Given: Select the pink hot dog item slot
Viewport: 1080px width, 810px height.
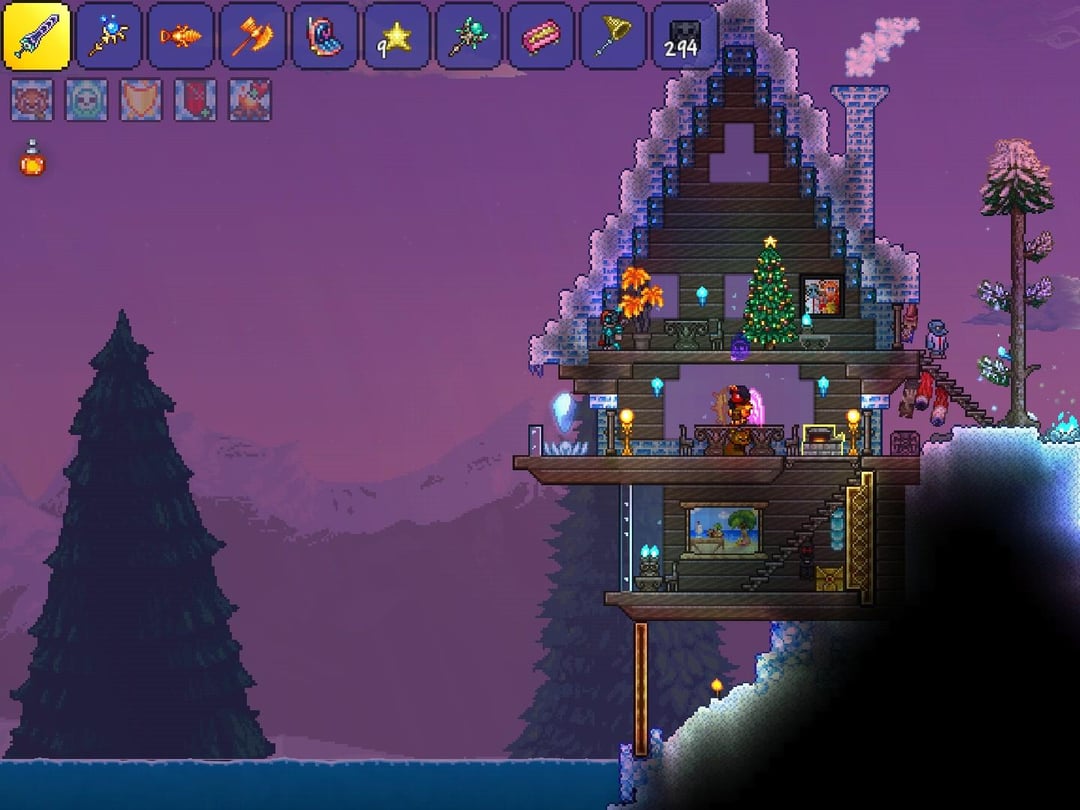Looking at the screenshot, I should (541, 36).
